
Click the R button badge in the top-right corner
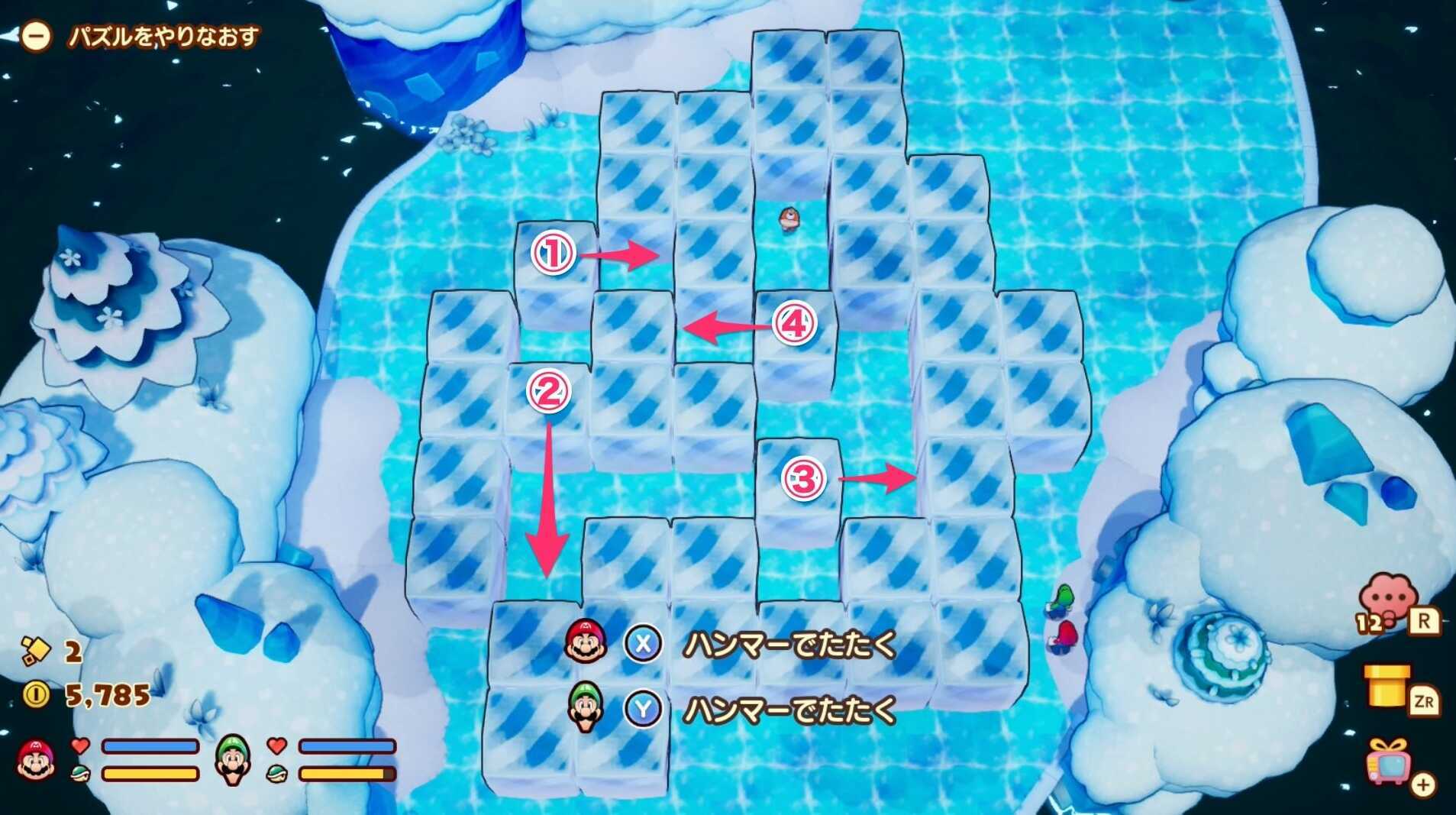point(1425,620)
